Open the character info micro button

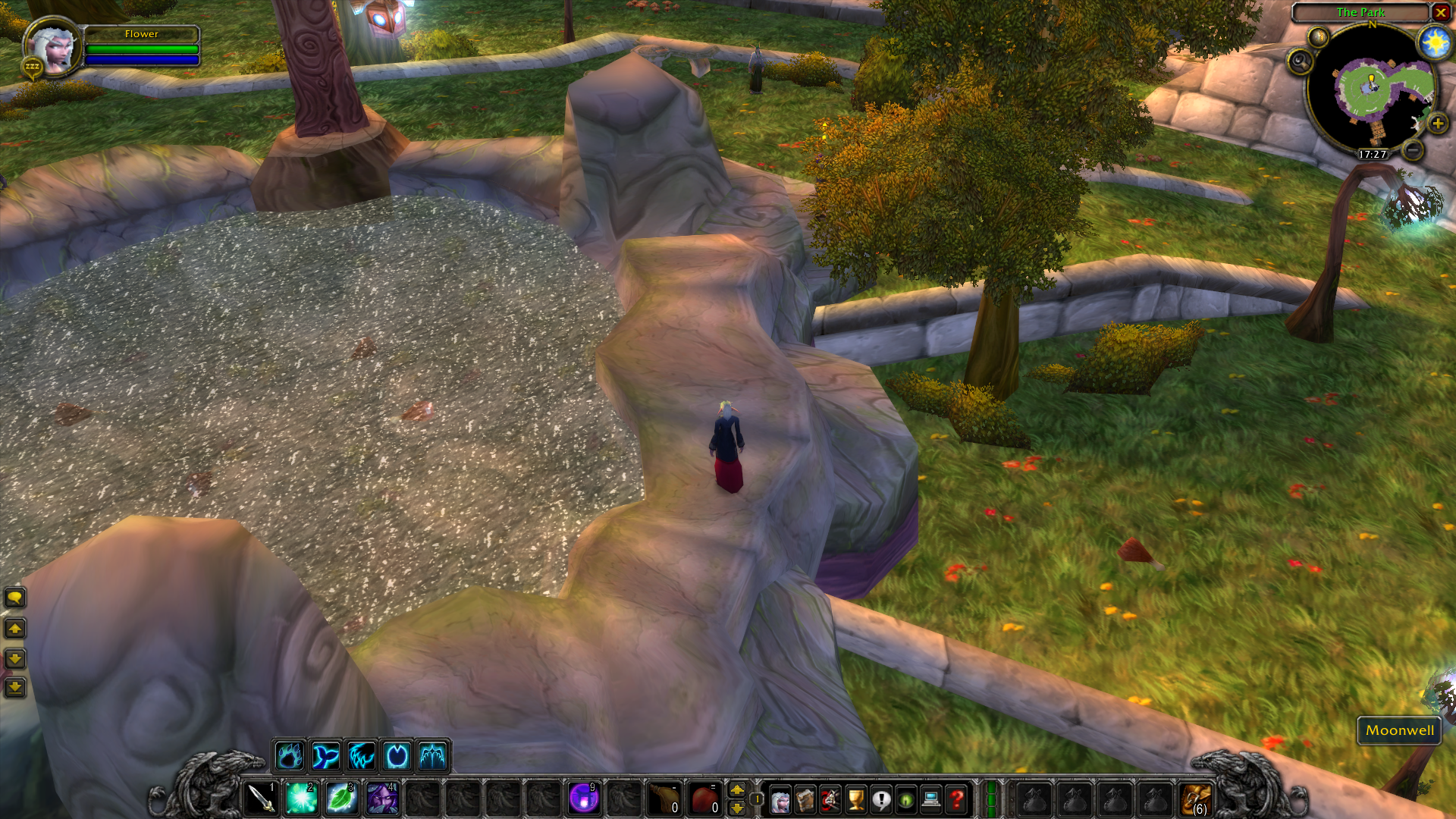pos(780,799)
